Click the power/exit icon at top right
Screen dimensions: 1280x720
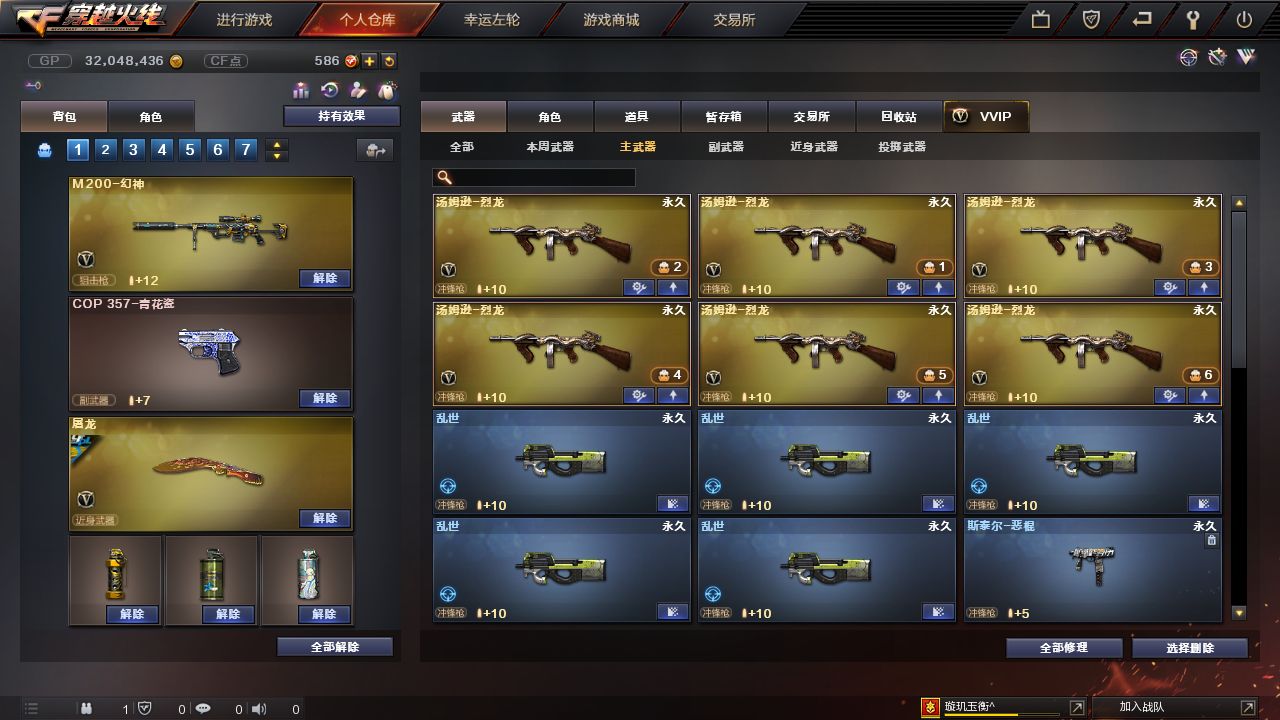[x=1241, y=19]
